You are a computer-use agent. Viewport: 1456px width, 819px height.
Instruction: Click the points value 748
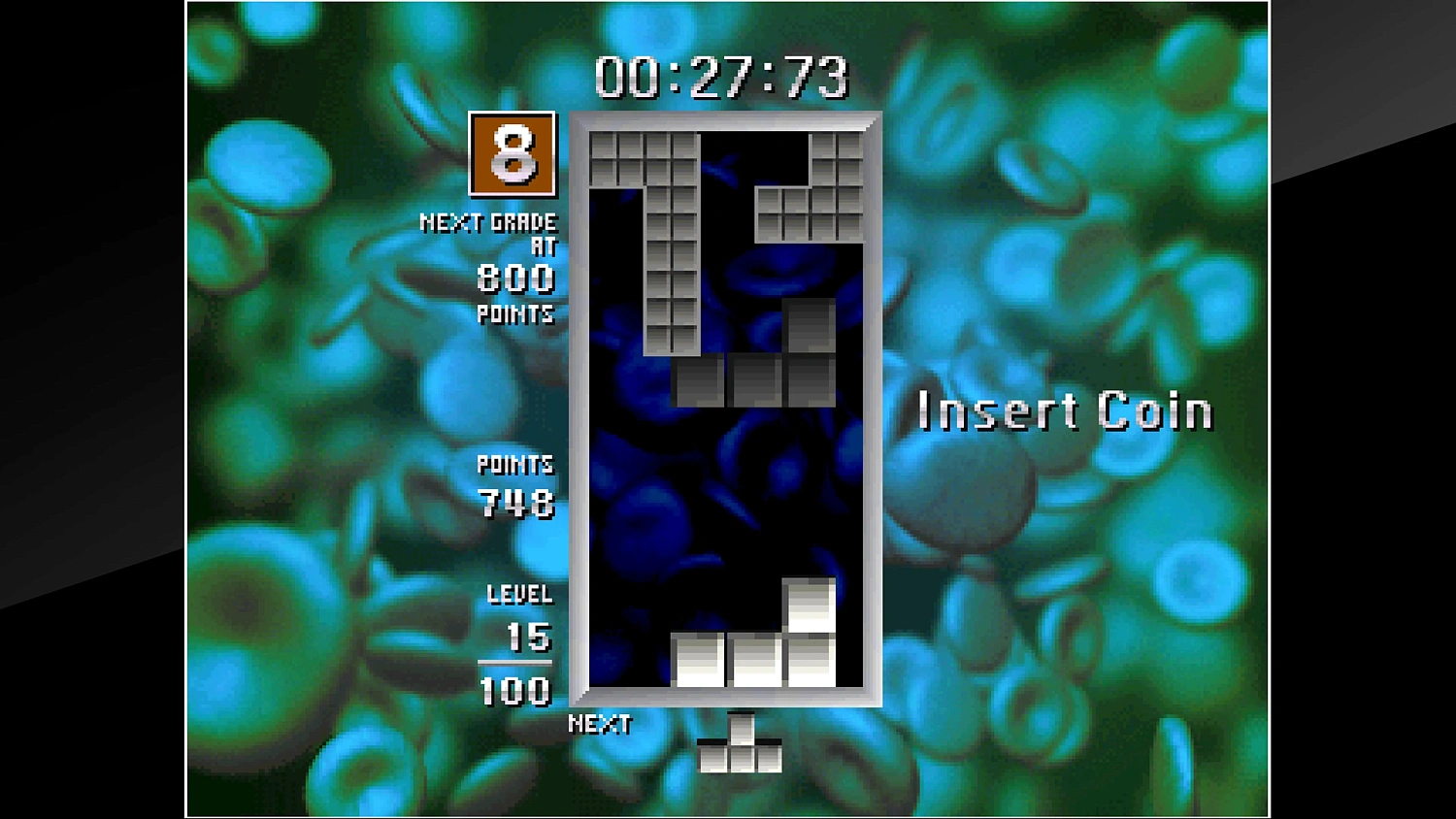pyautogui.click(x=515, y=505)
